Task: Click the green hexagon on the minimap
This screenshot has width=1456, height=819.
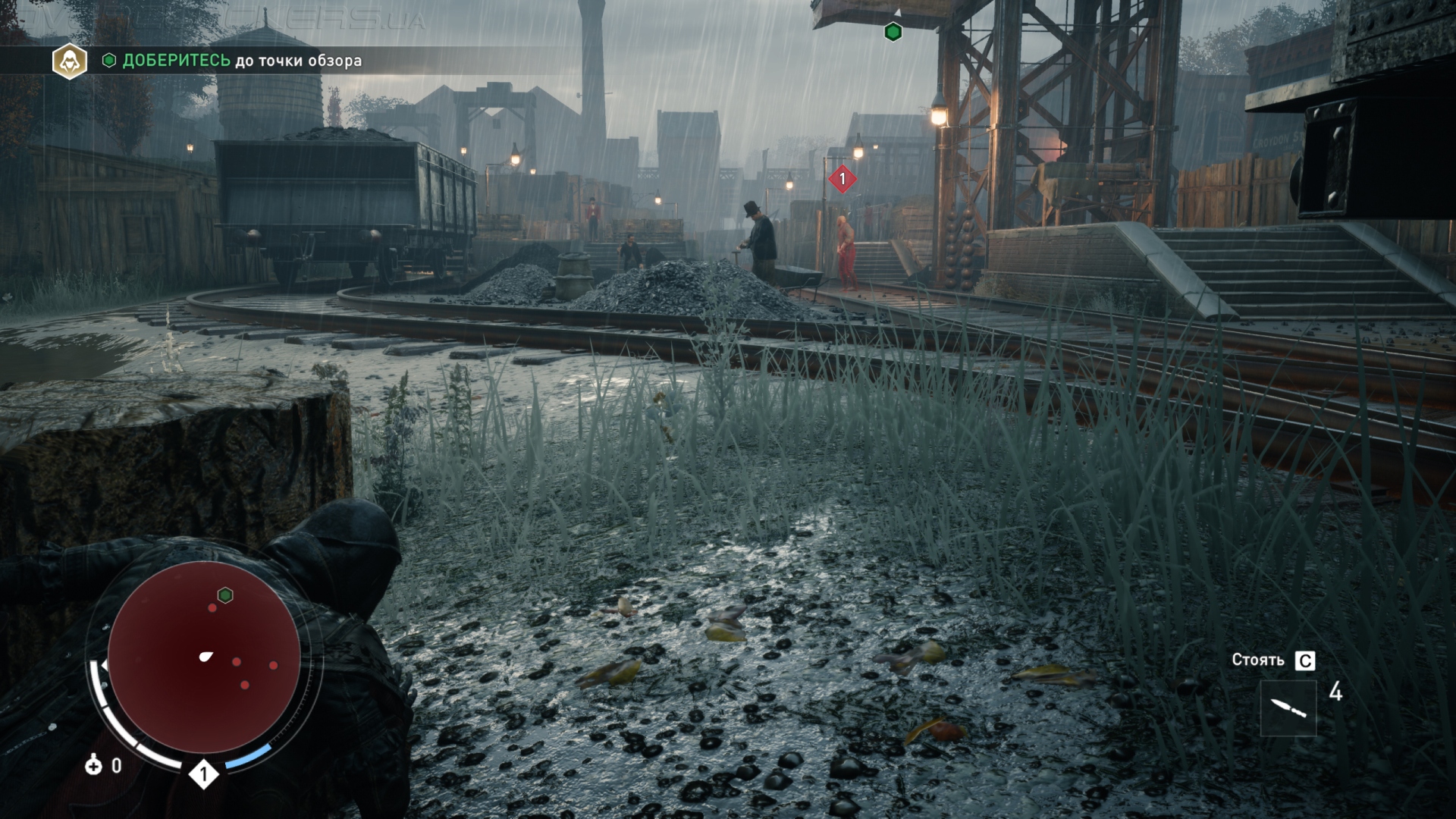Action: (224, 595)
